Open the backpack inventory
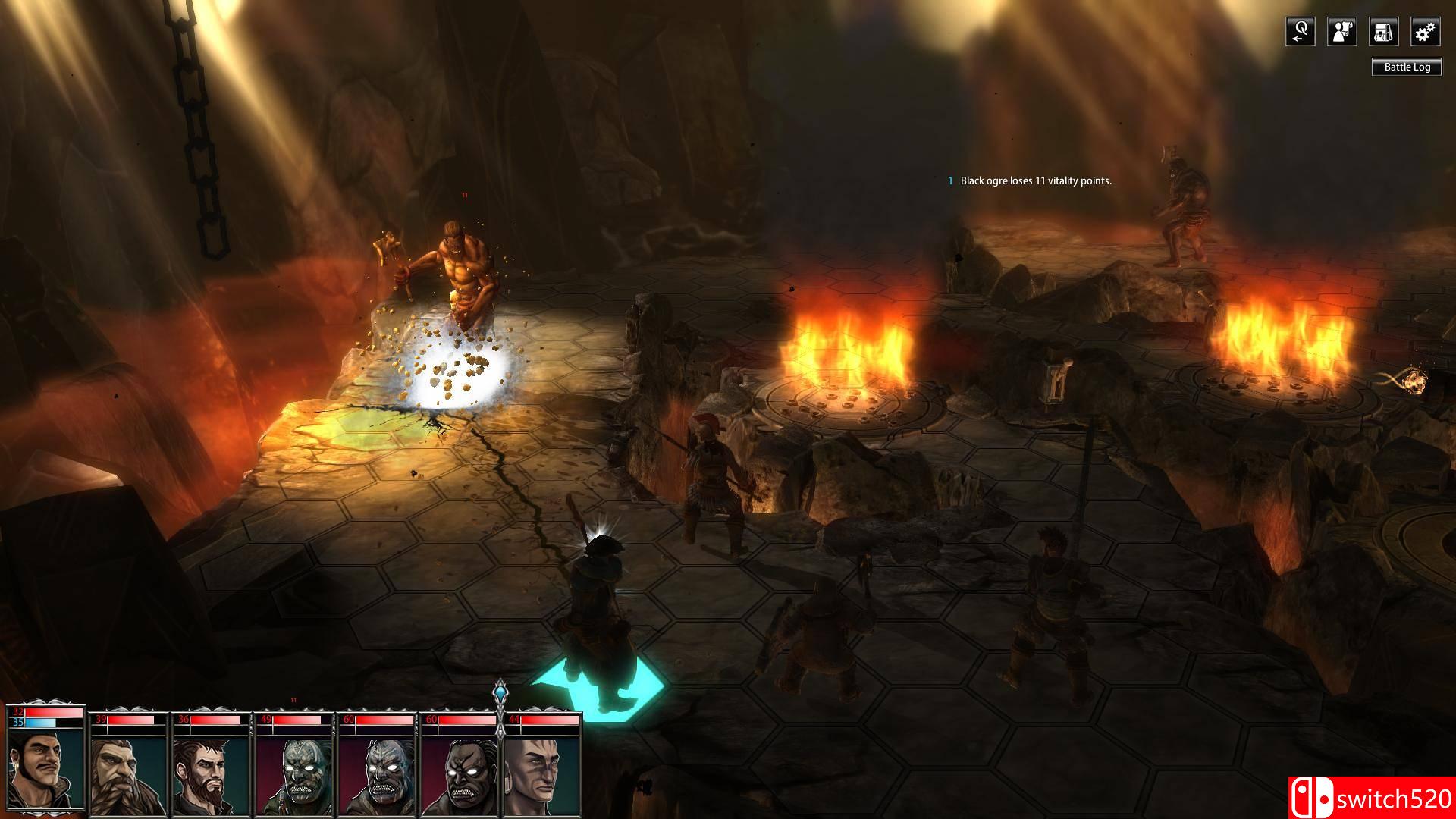1456x819 pixels. pos(1383,32)
